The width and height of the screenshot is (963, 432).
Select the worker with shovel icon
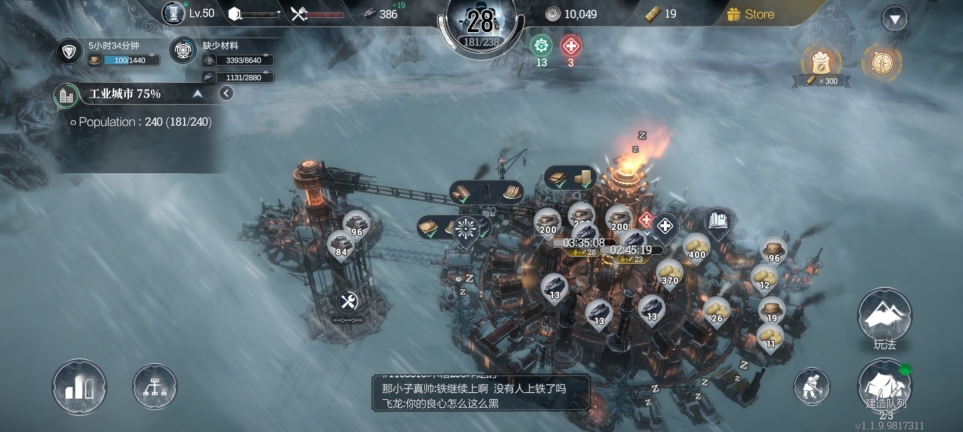812,386
